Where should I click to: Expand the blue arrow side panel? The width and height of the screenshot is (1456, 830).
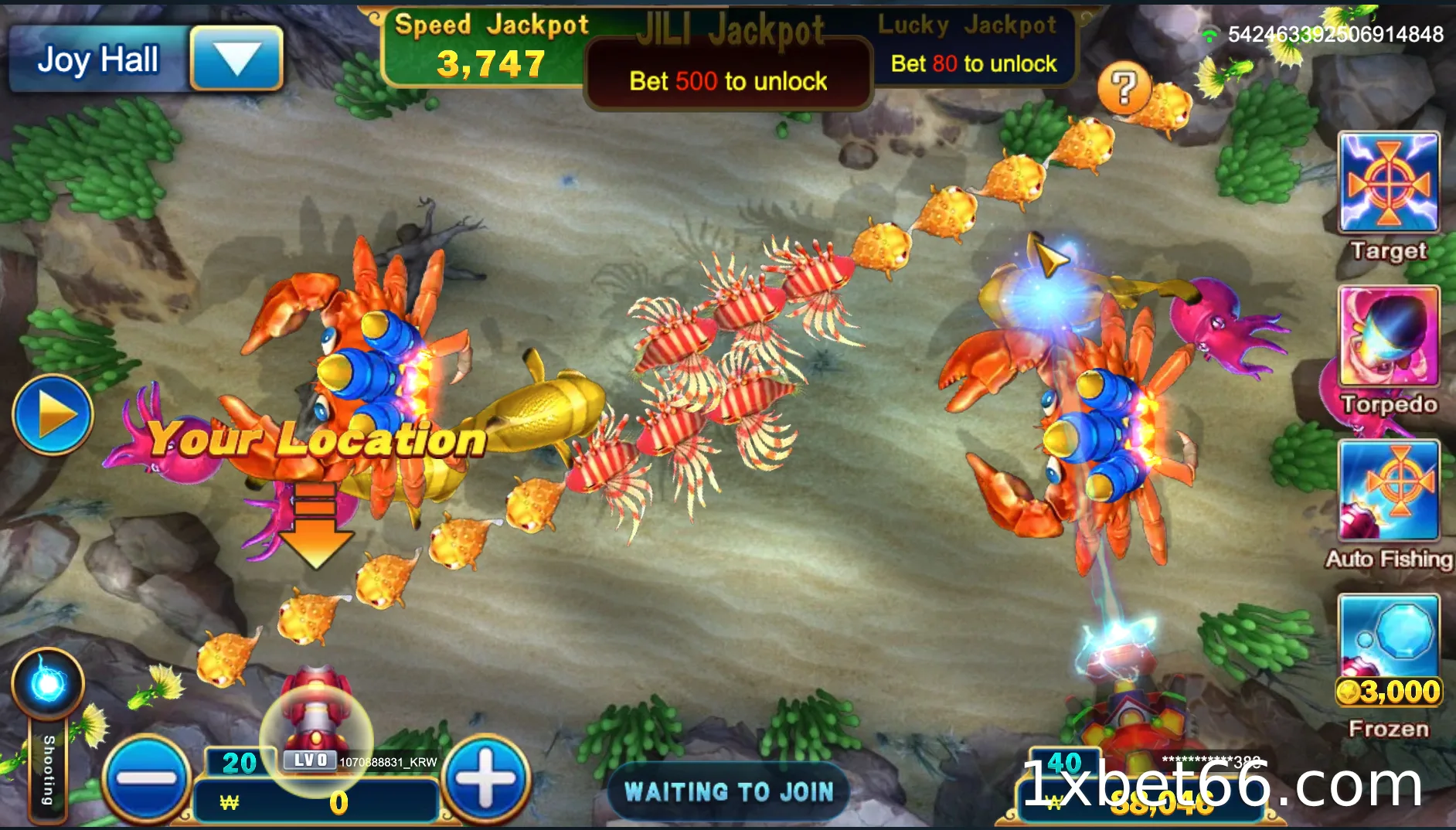click(x=53, y=414)
